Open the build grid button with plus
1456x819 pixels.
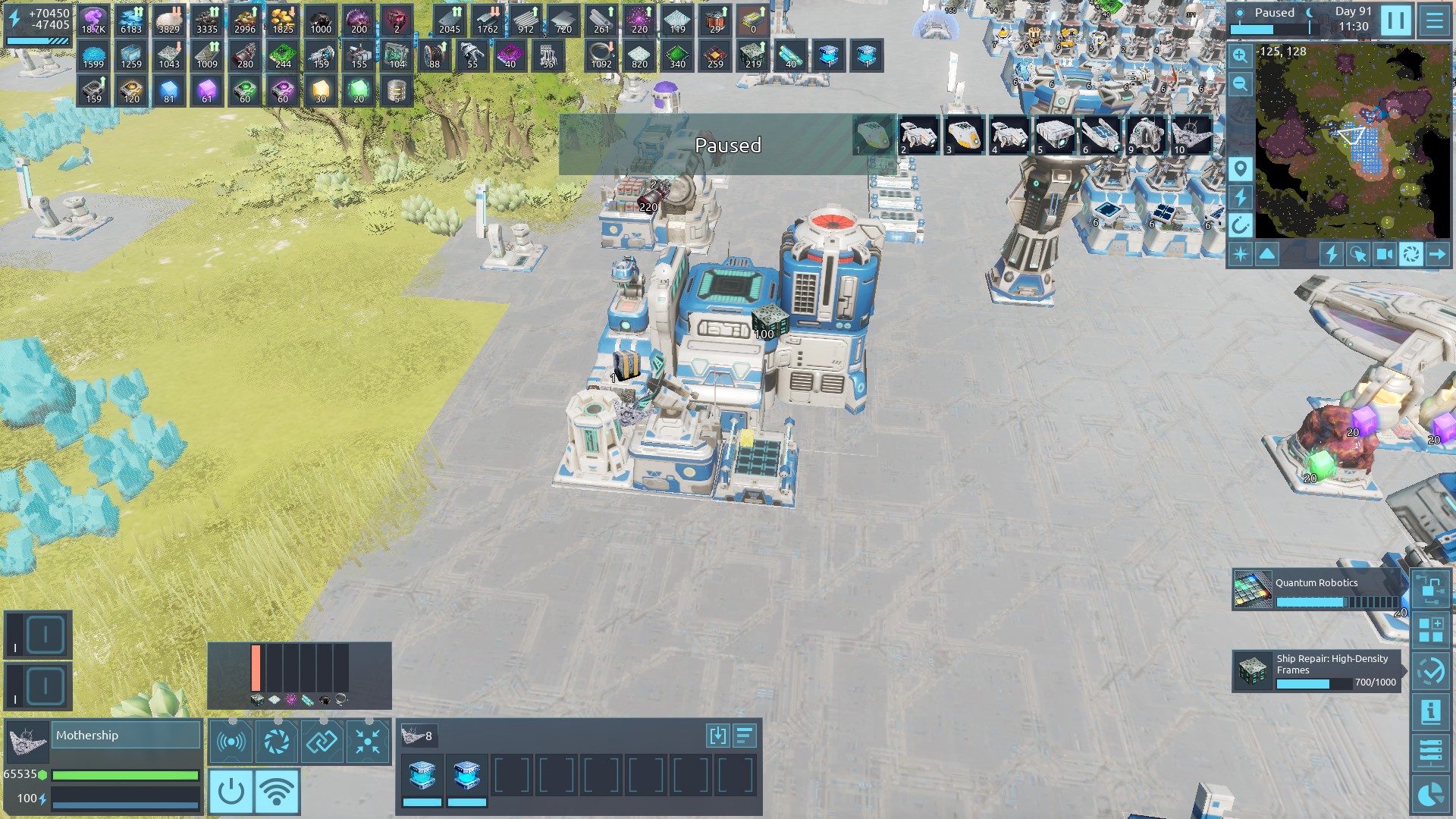point(1431,630)
